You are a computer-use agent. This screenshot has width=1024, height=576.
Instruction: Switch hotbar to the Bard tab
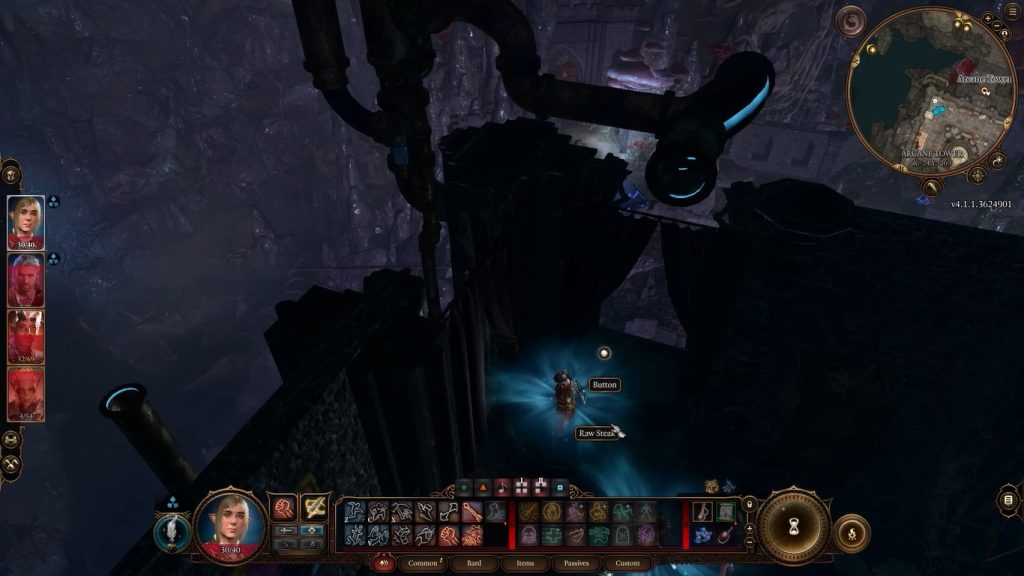click(474, 564)
